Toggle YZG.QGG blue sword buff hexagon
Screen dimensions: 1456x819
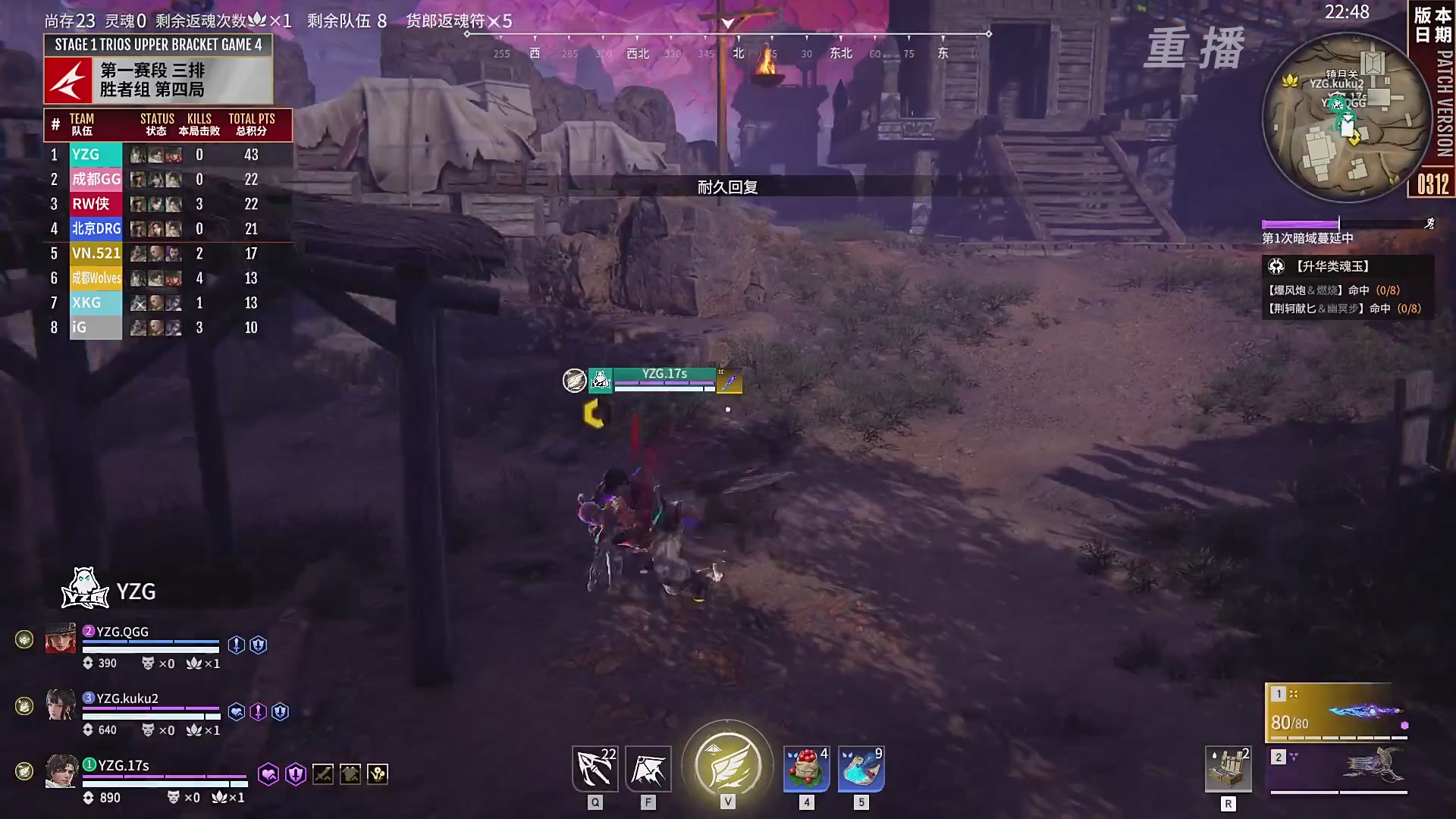tap(237, 645)
